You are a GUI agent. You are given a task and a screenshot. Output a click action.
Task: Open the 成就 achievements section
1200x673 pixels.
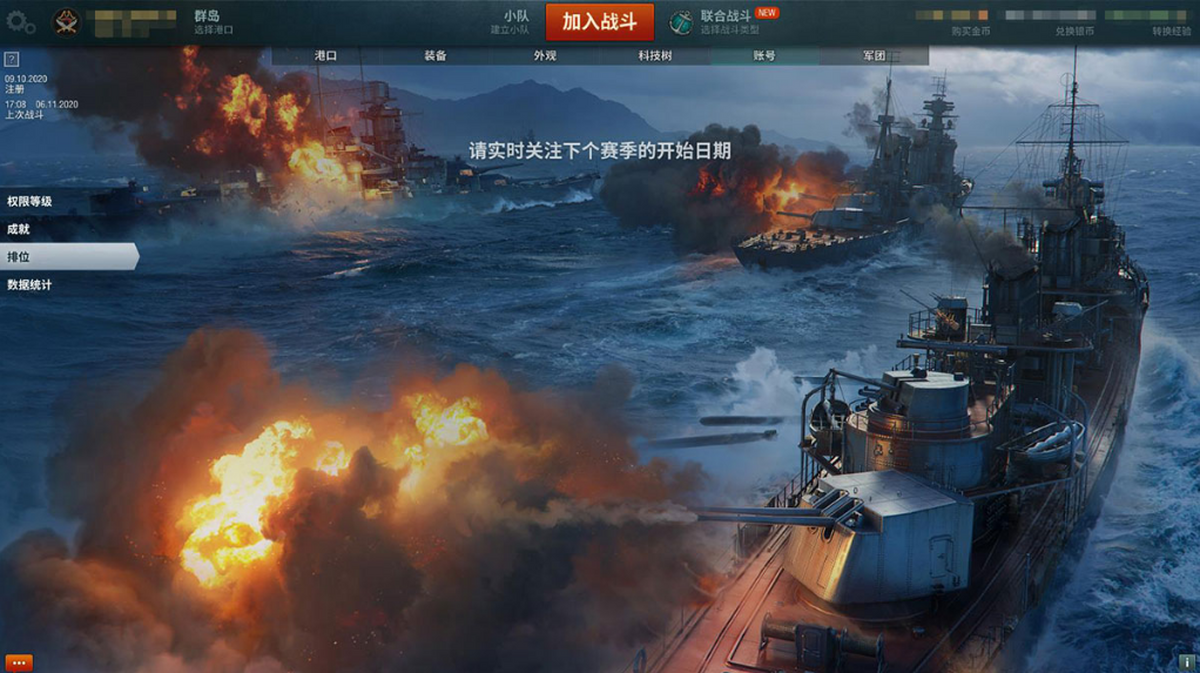click(19, 229)
